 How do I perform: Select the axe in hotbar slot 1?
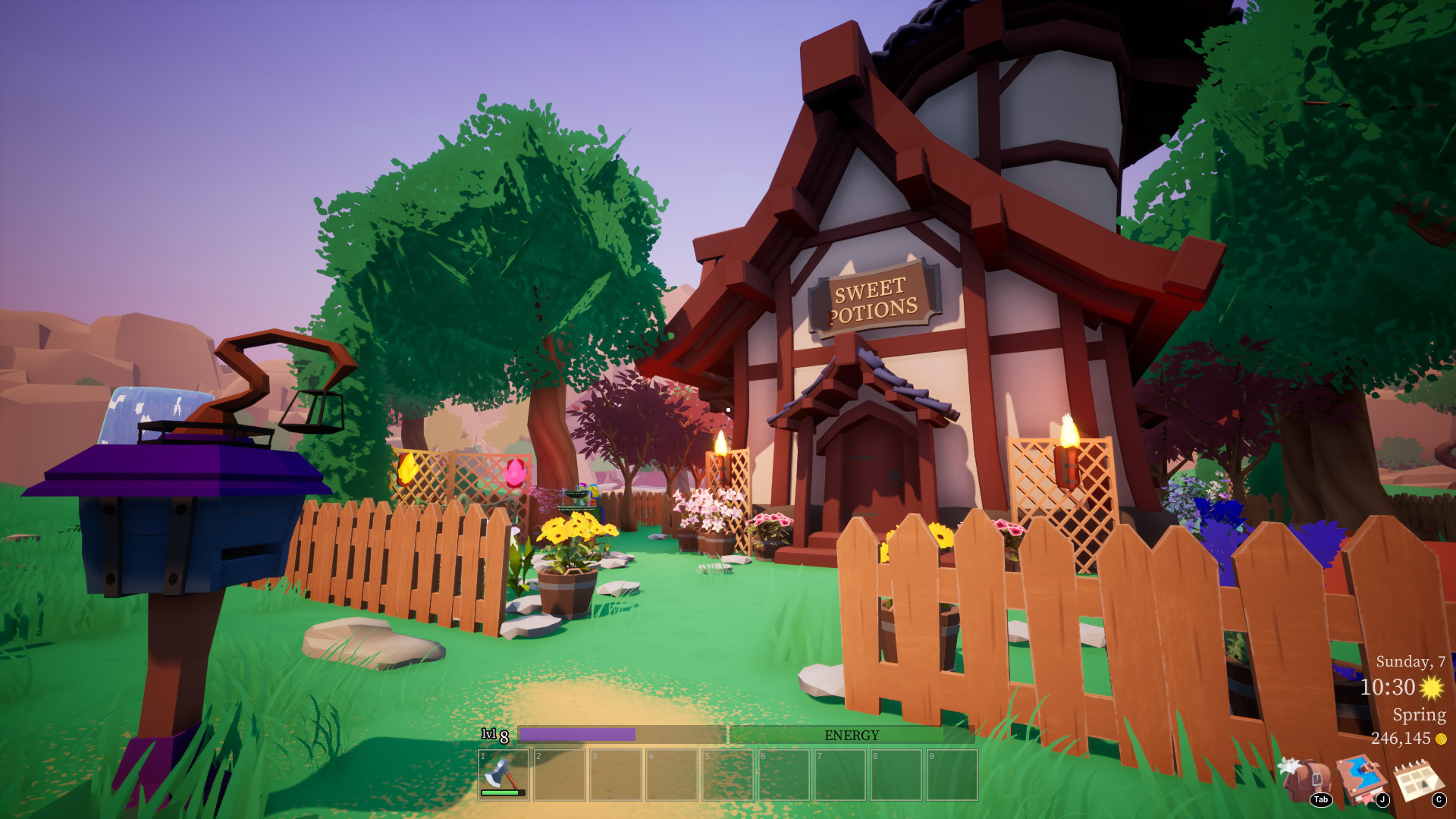[503, 774]
